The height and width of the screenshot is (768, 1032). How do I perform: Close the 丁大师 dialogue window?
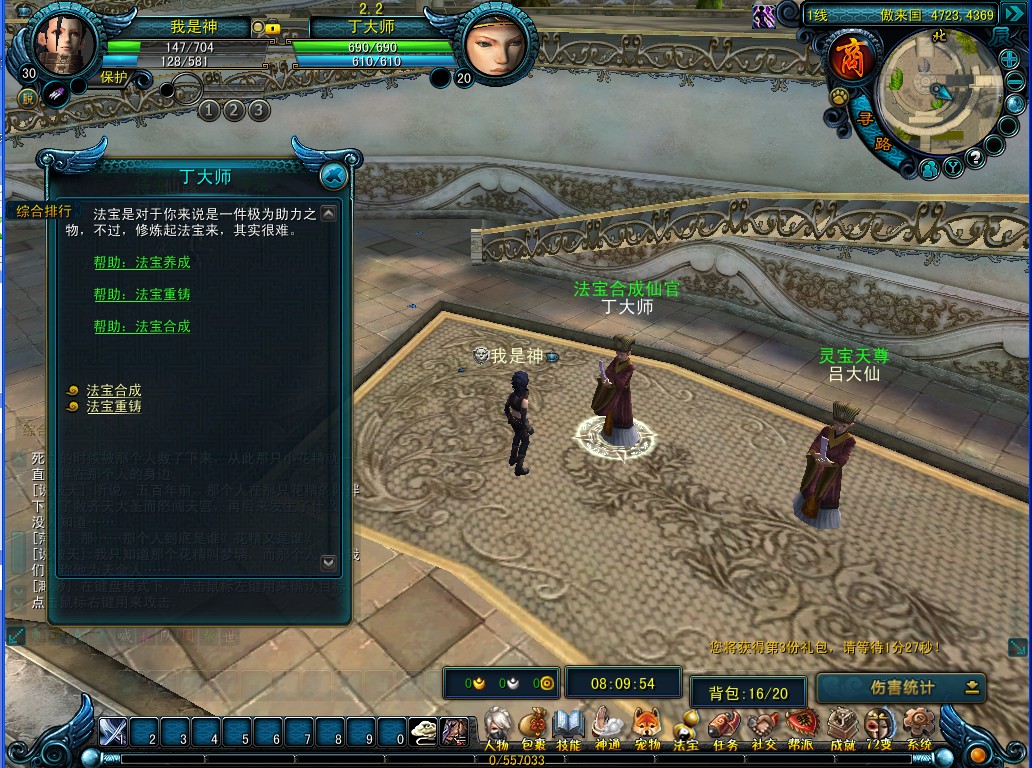pyautogui.click(x=334, y=176)
